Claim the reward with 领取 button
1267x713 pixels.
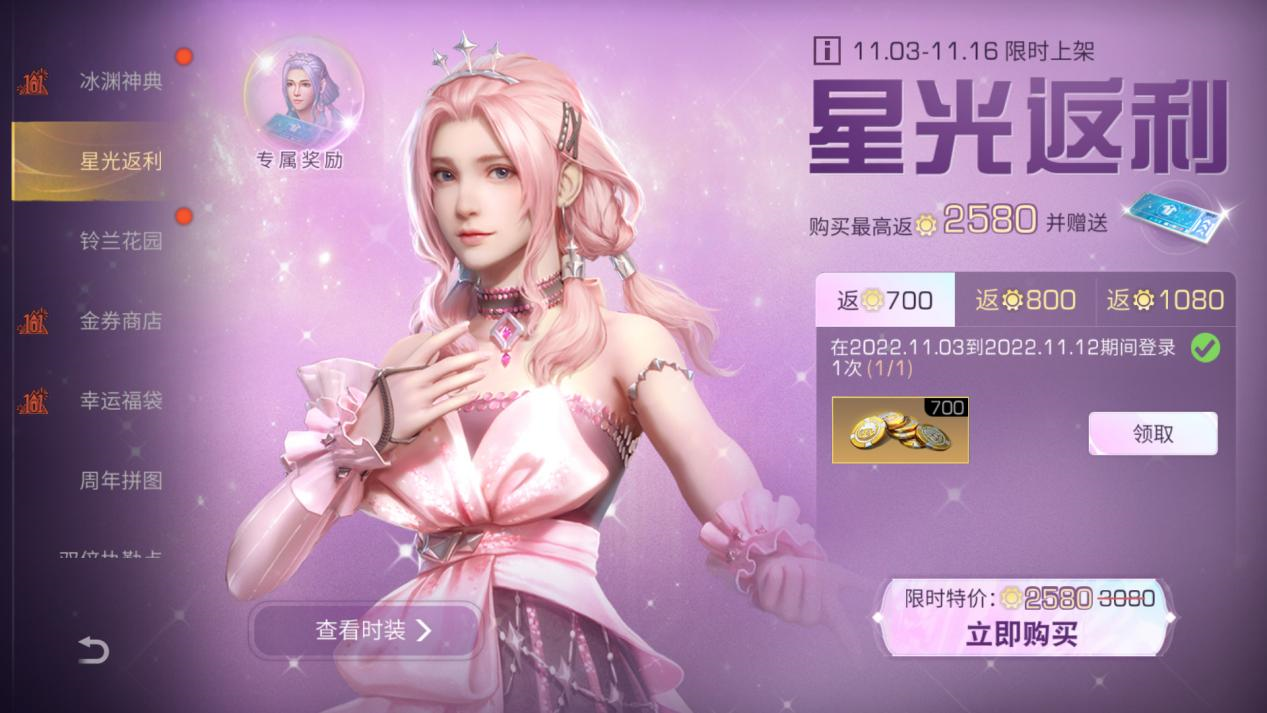pyautogui.click(x=1152, y=434)
